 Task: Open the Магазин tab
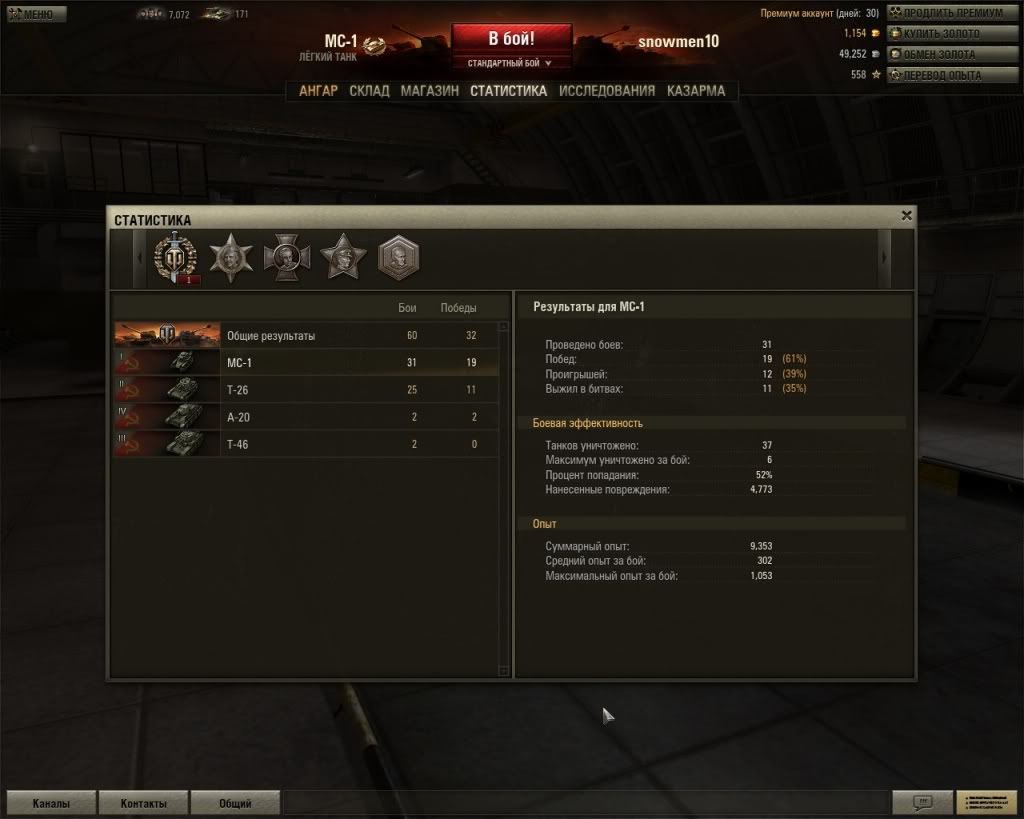429,91
